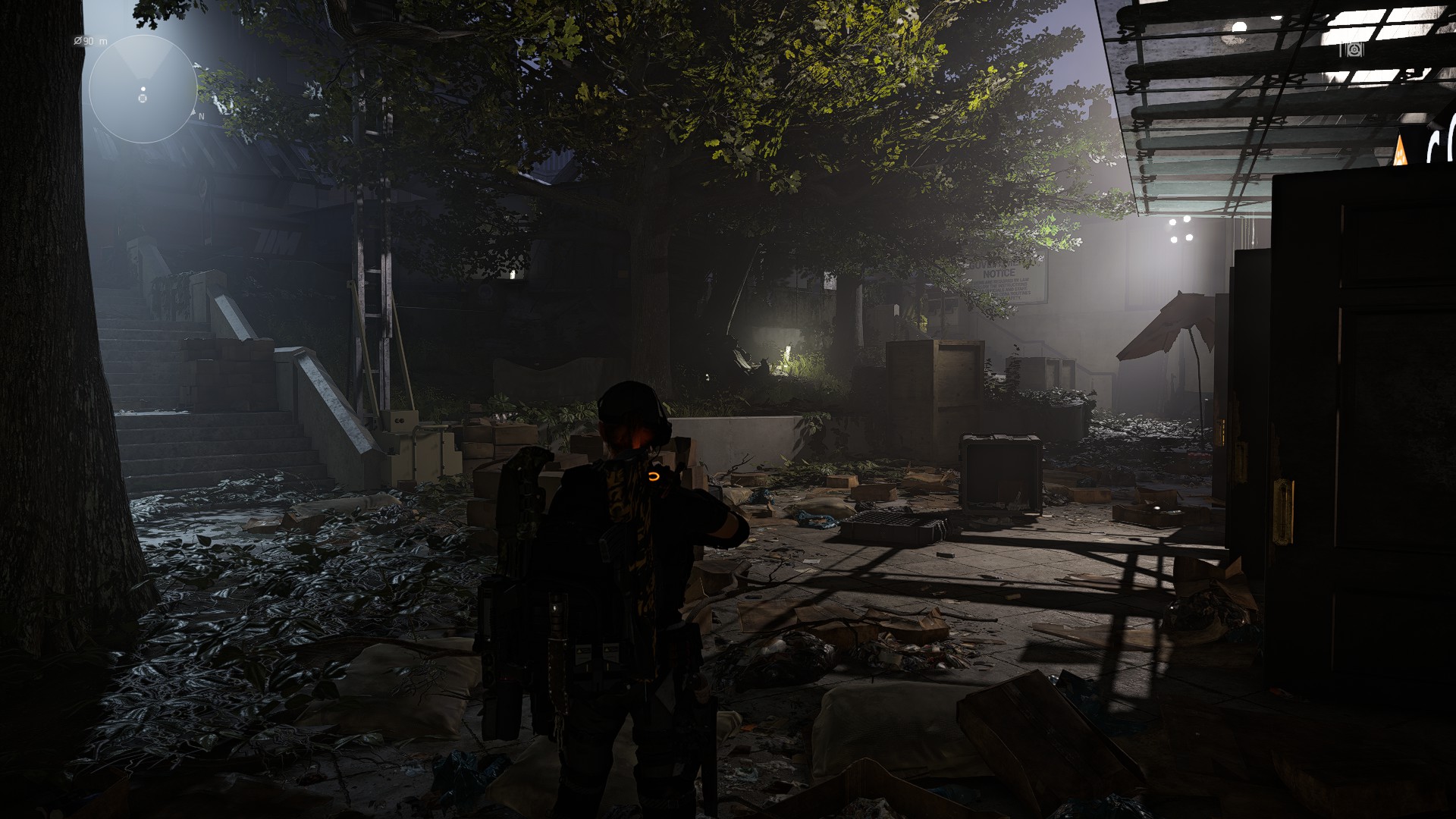Click the circular waypoint marker inside the minimap
This screenshot has width=1456, height=819.
click(143, 99)
